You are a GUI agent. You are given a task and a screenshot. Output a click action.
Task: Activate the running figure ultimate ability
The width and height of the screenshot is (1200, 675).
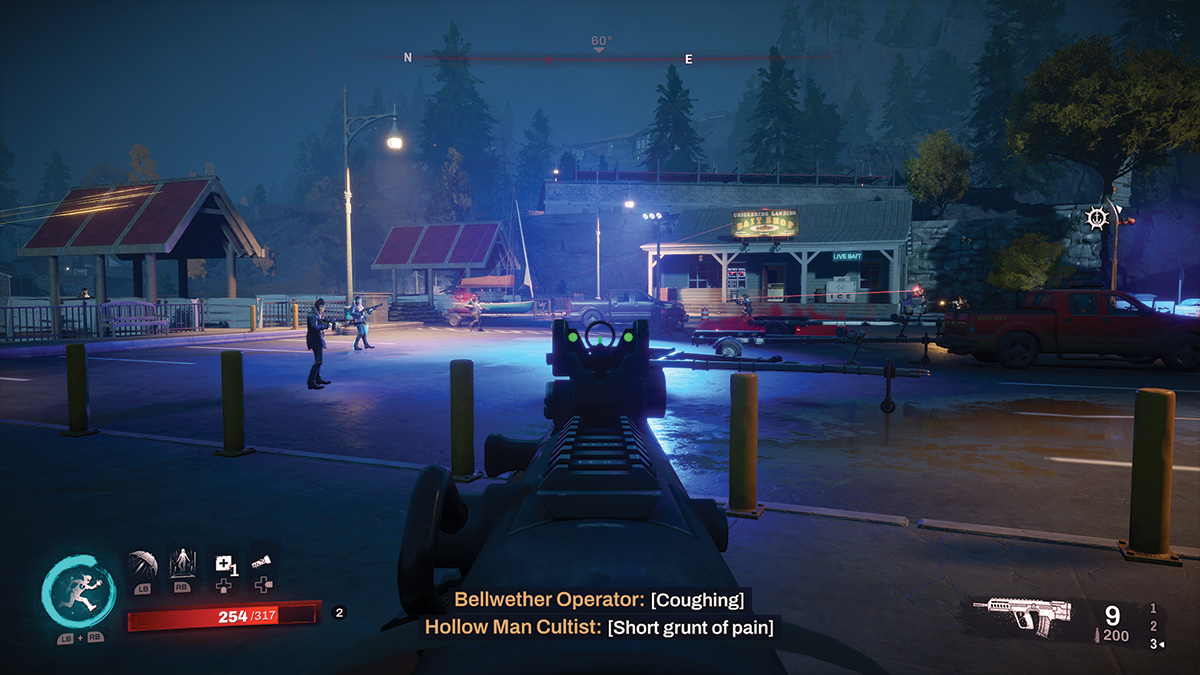78,592
